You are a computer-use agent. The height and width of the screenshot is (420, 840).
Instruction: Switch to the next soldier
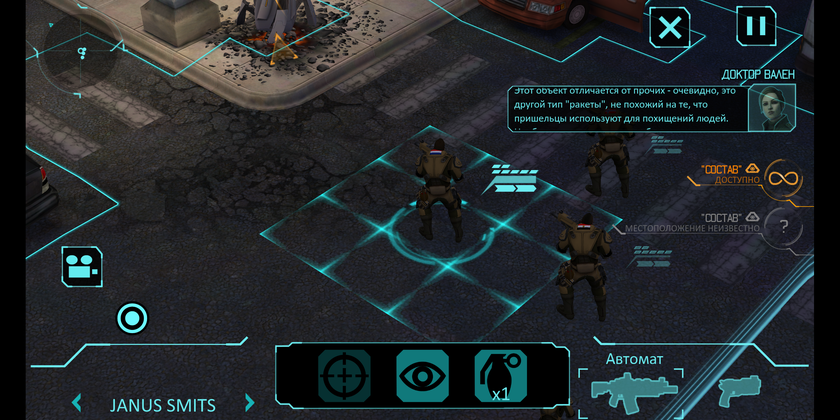(x=250, y=404)
